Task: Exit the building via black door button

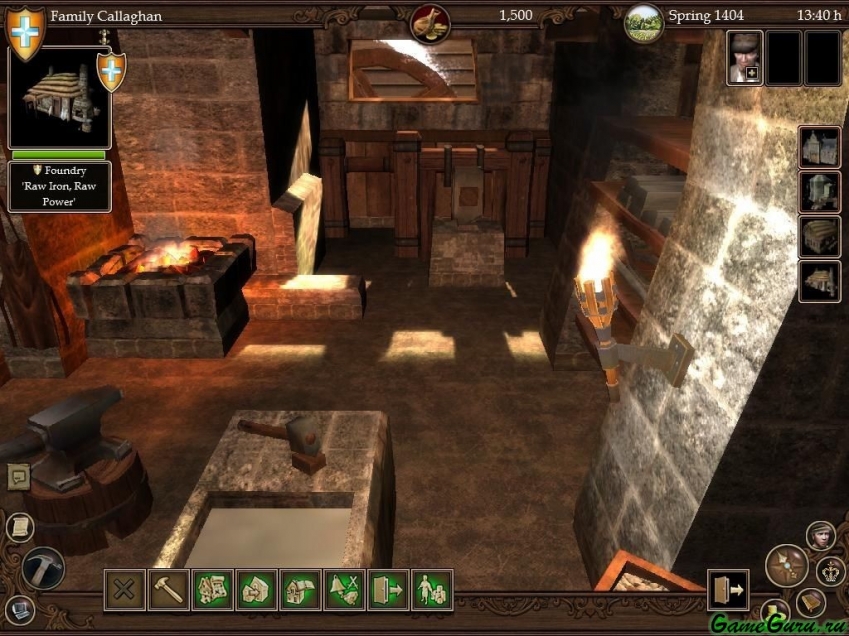Action: 727,589
